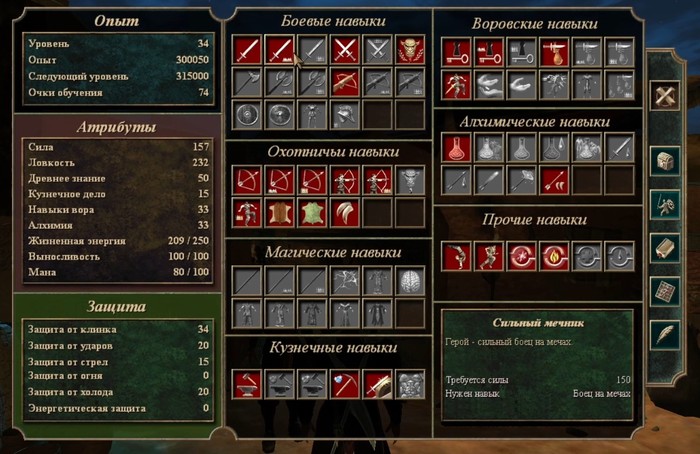Choose the red arrow alchemy skill
Screen dimensions: 700x454
click(554, 181)
